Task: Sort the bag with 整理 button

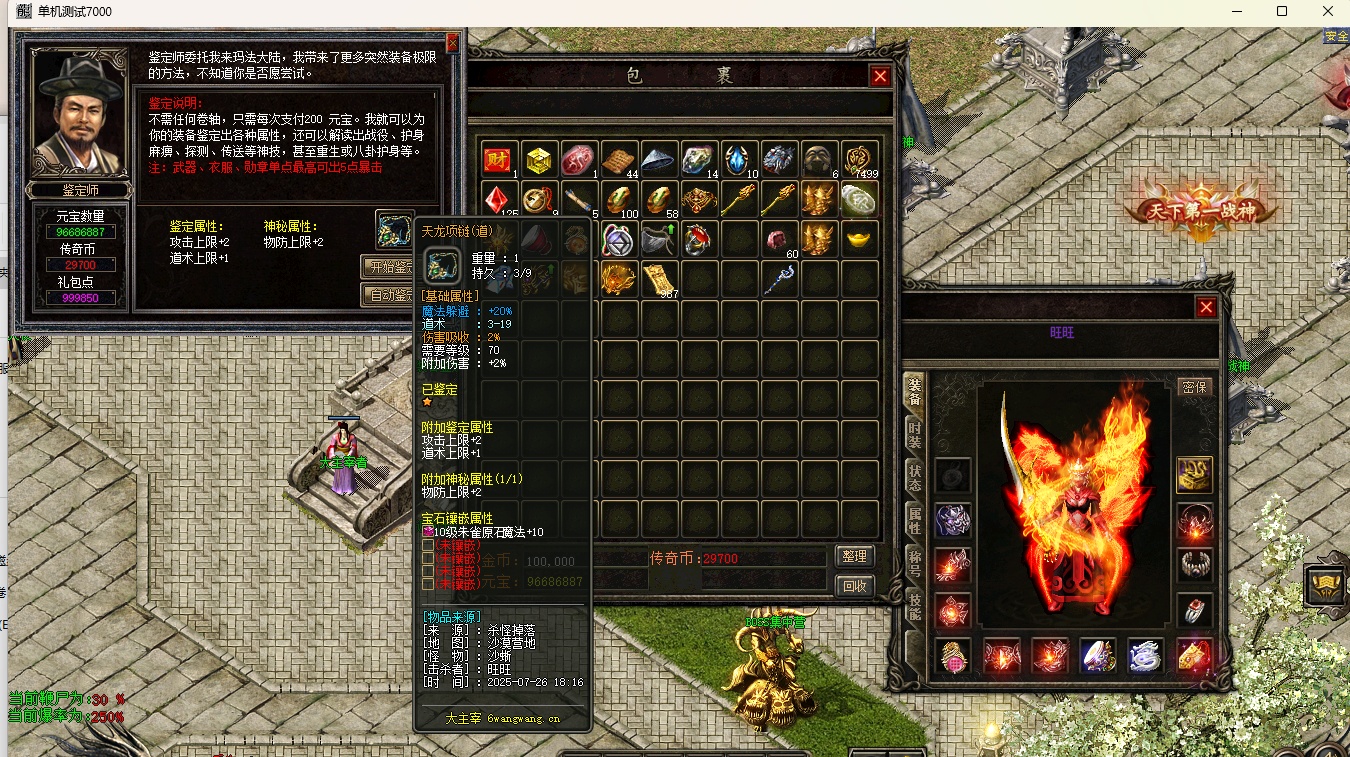Action: click(x=854, y=557)
